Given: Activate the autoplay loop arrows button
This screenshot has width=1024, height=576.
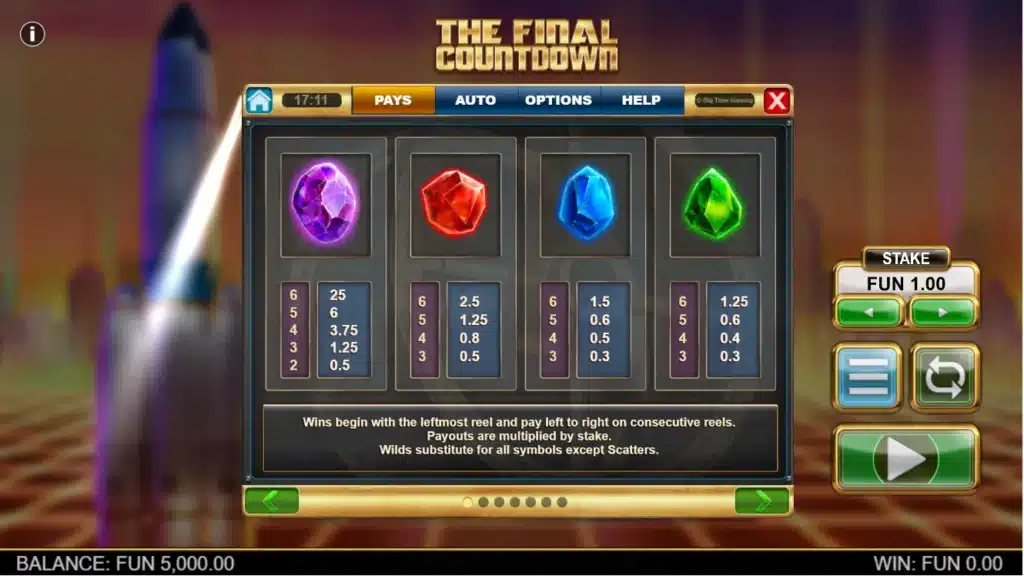Looking at the screenshot, I should point(945,377).
